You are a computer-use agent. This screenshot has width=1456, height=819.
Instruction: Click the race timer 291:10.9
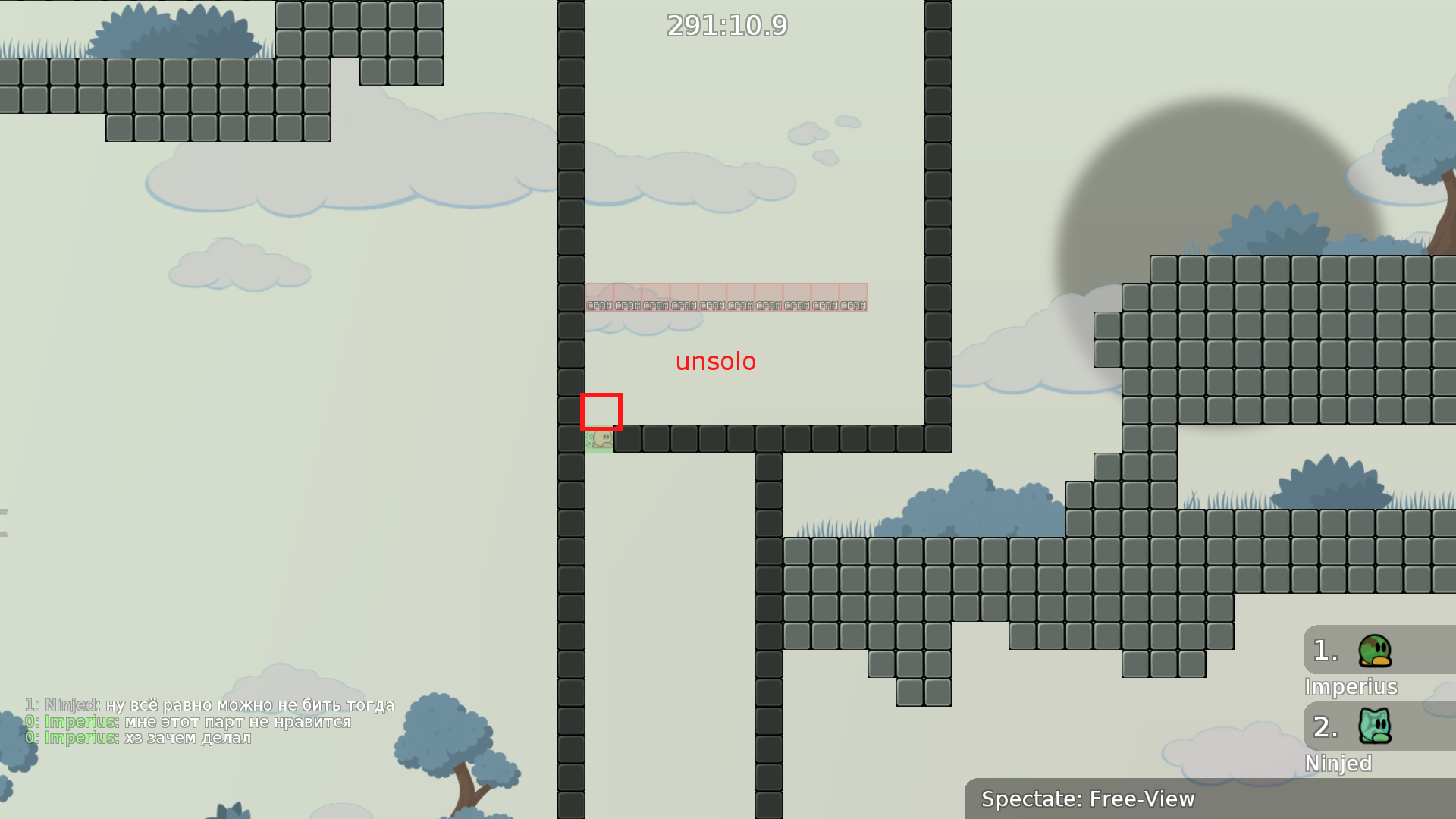(x=726, y=27)
